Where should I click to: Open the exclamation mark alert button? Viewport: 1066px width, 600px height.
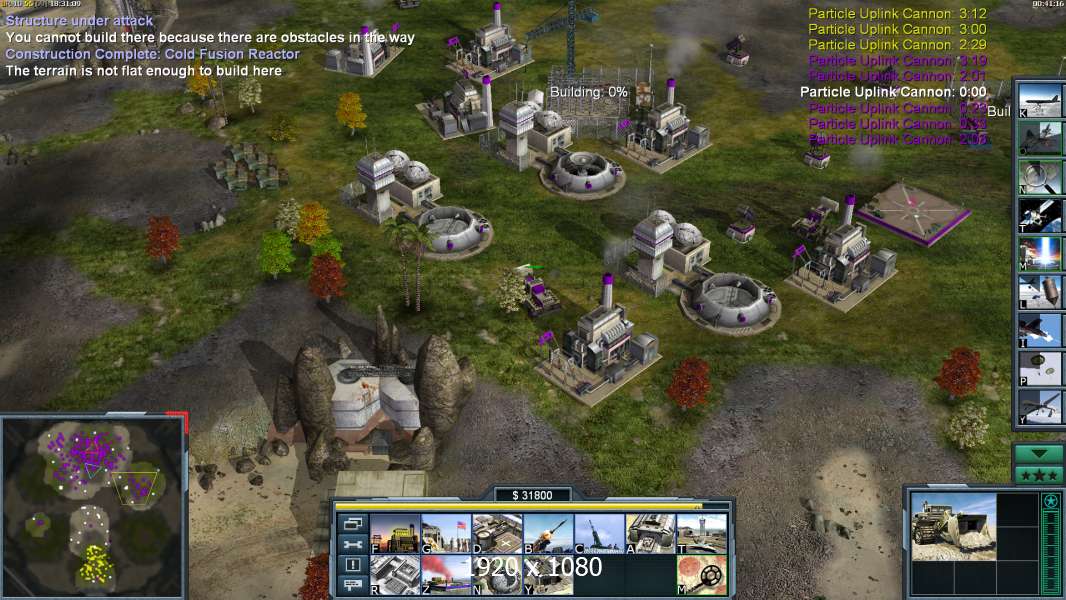tap(352, 565)
